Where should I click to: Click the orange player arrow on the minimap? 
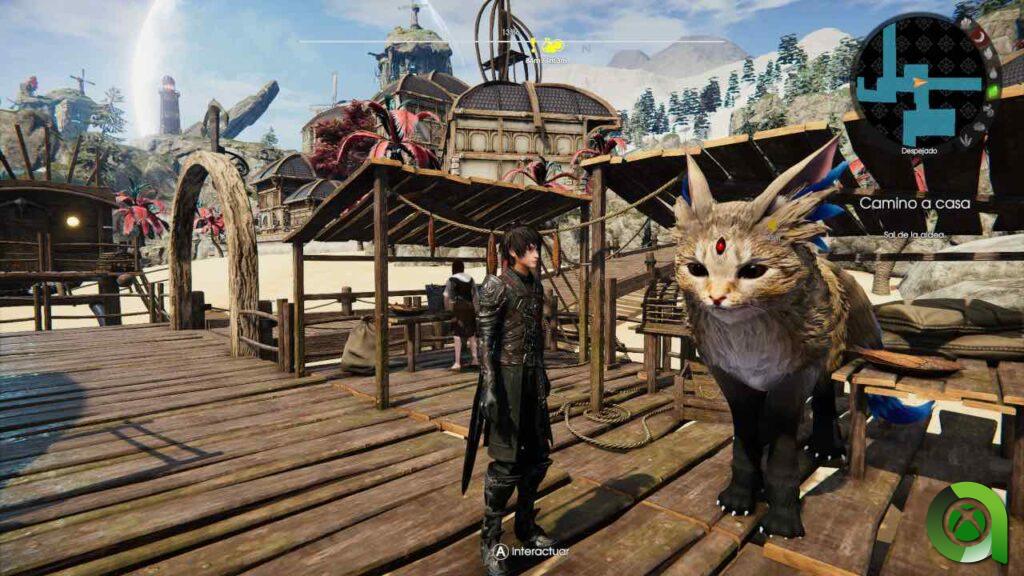[918, 82]
